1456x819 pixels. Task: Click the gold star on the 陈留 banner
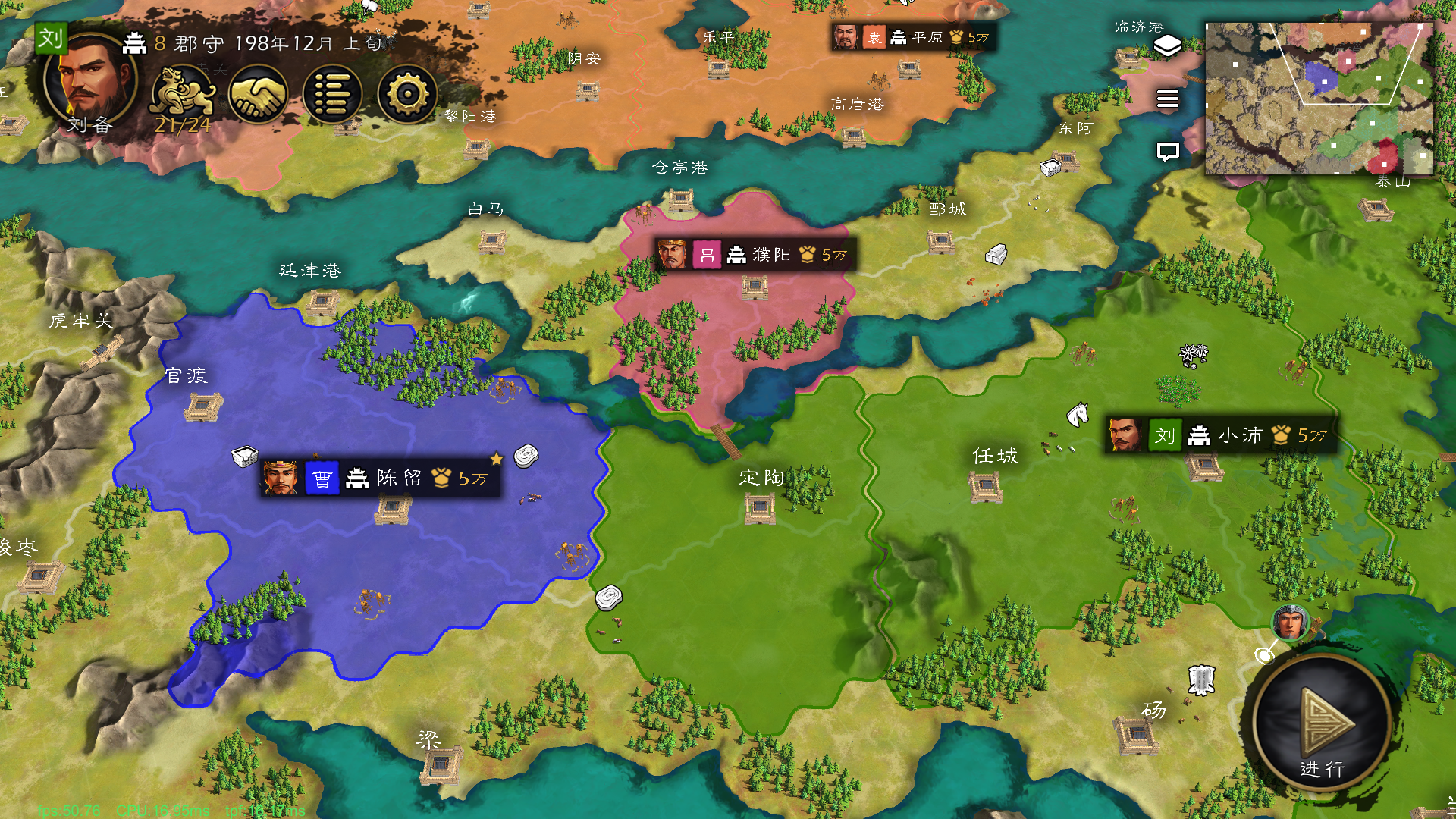coord(497,458)
